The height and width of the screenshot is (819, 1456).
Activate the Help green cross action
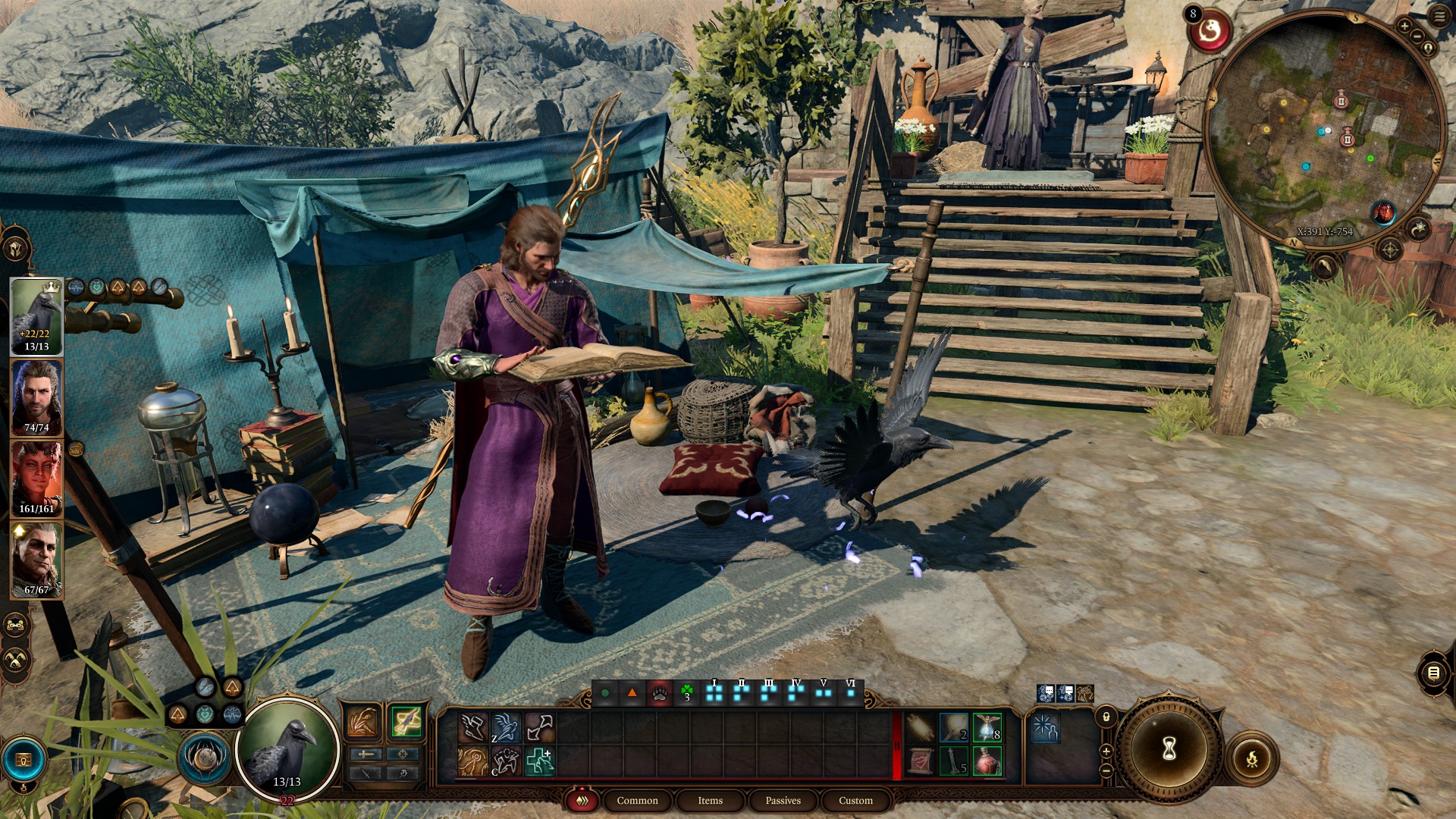(x=539, y=761)
